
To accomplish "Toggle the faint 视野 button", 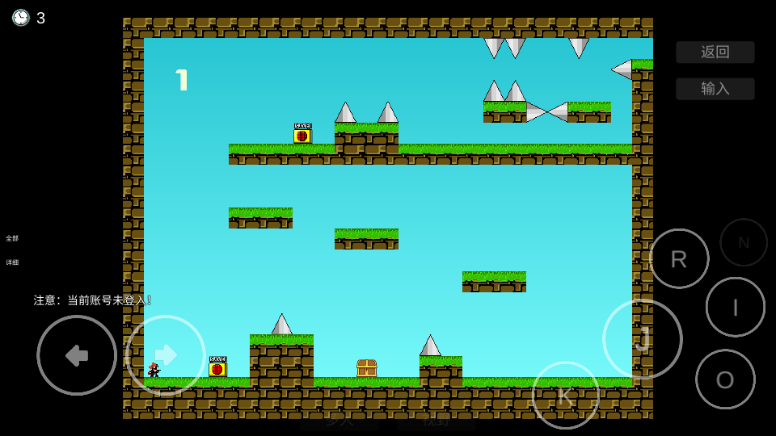I will 436,422.
